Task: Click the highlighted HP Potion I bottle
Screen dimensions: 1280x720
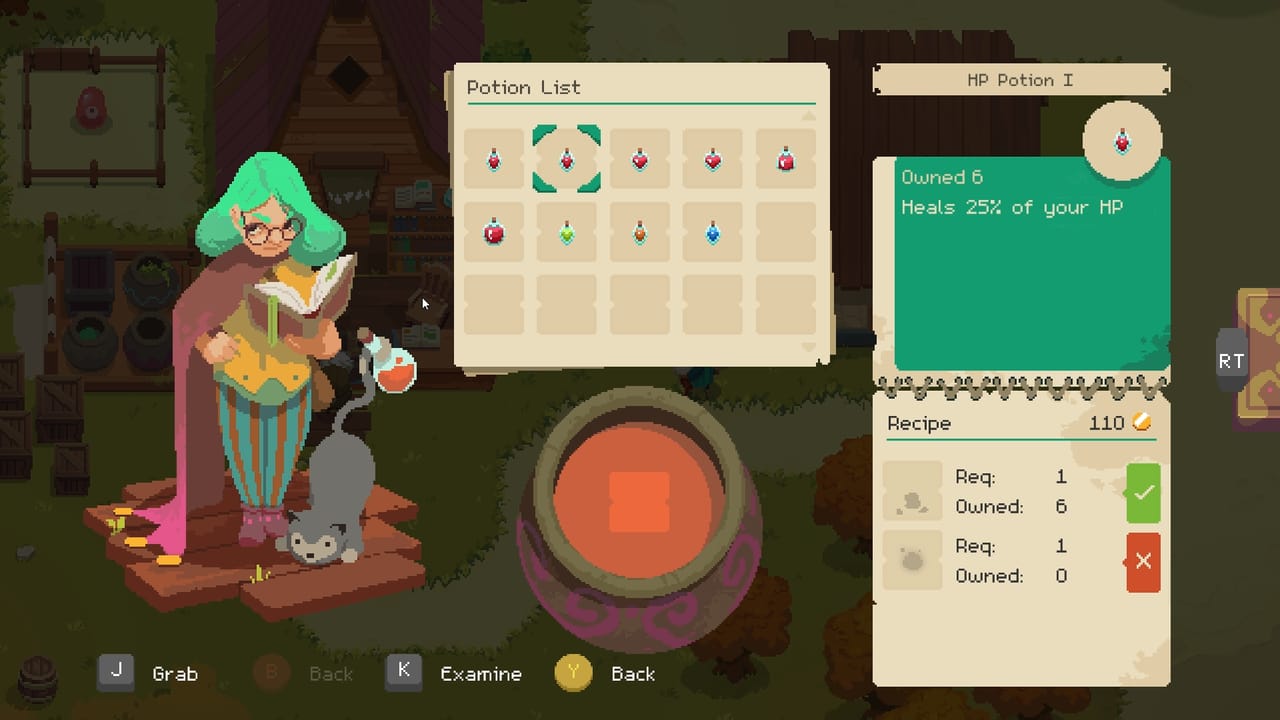Action: (566, 157)
